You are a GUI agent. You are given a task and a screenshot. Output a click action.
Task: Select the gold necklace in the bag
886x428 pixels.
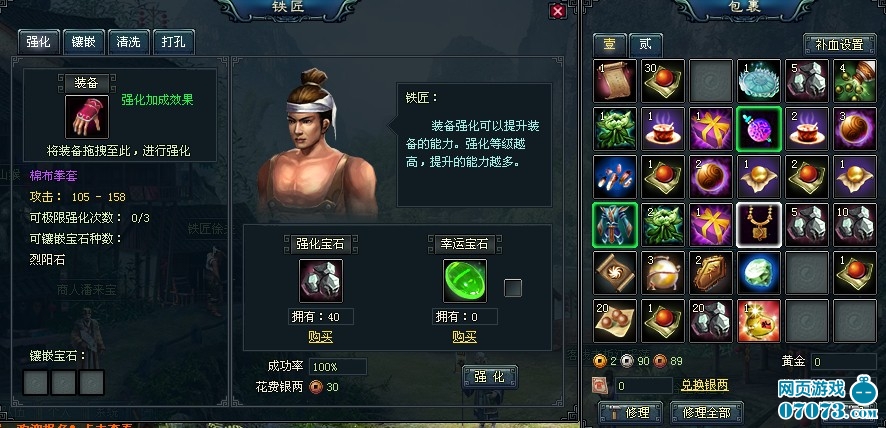[758, 224]
